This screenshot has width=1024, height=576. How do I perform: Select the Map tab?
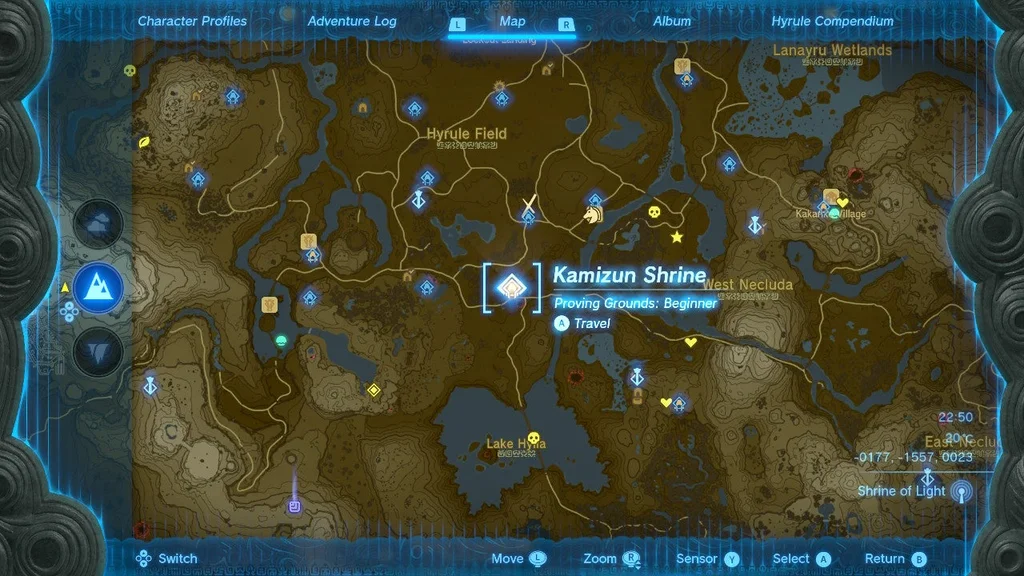pos(512,21)
